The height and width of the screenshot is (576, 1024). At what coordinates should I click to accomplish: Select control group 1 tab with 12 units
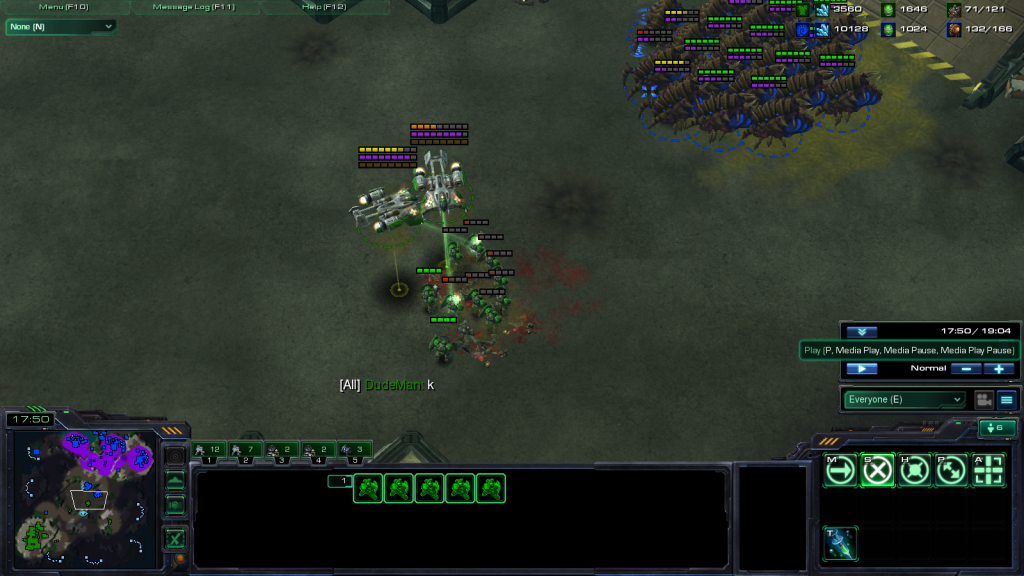209,450
